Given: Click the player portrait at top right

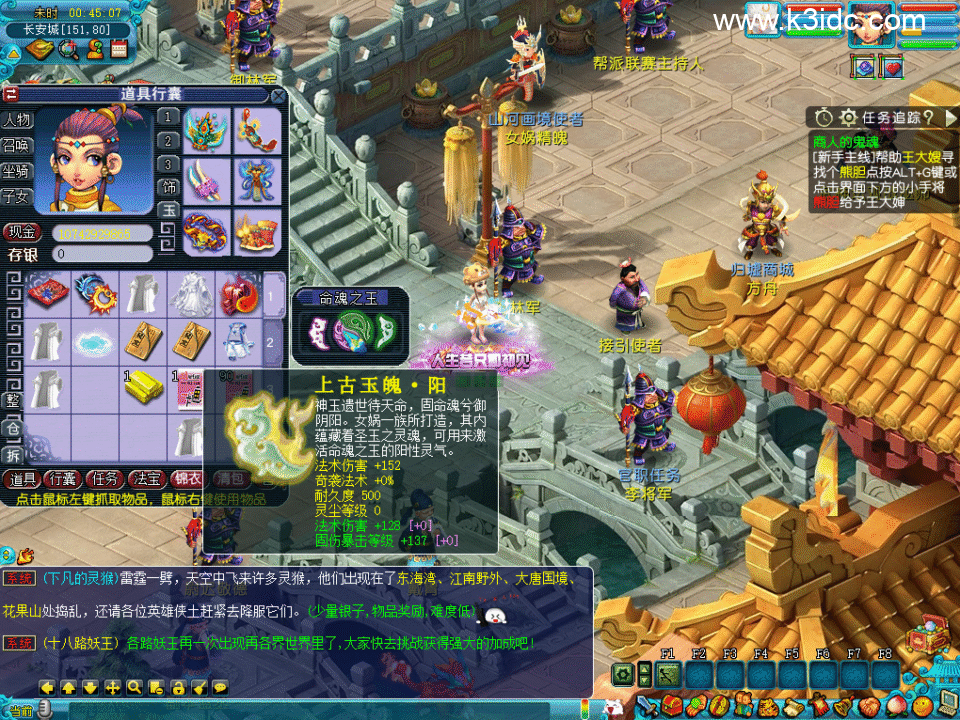Looking at the screenshot, I should pos(871,24).
